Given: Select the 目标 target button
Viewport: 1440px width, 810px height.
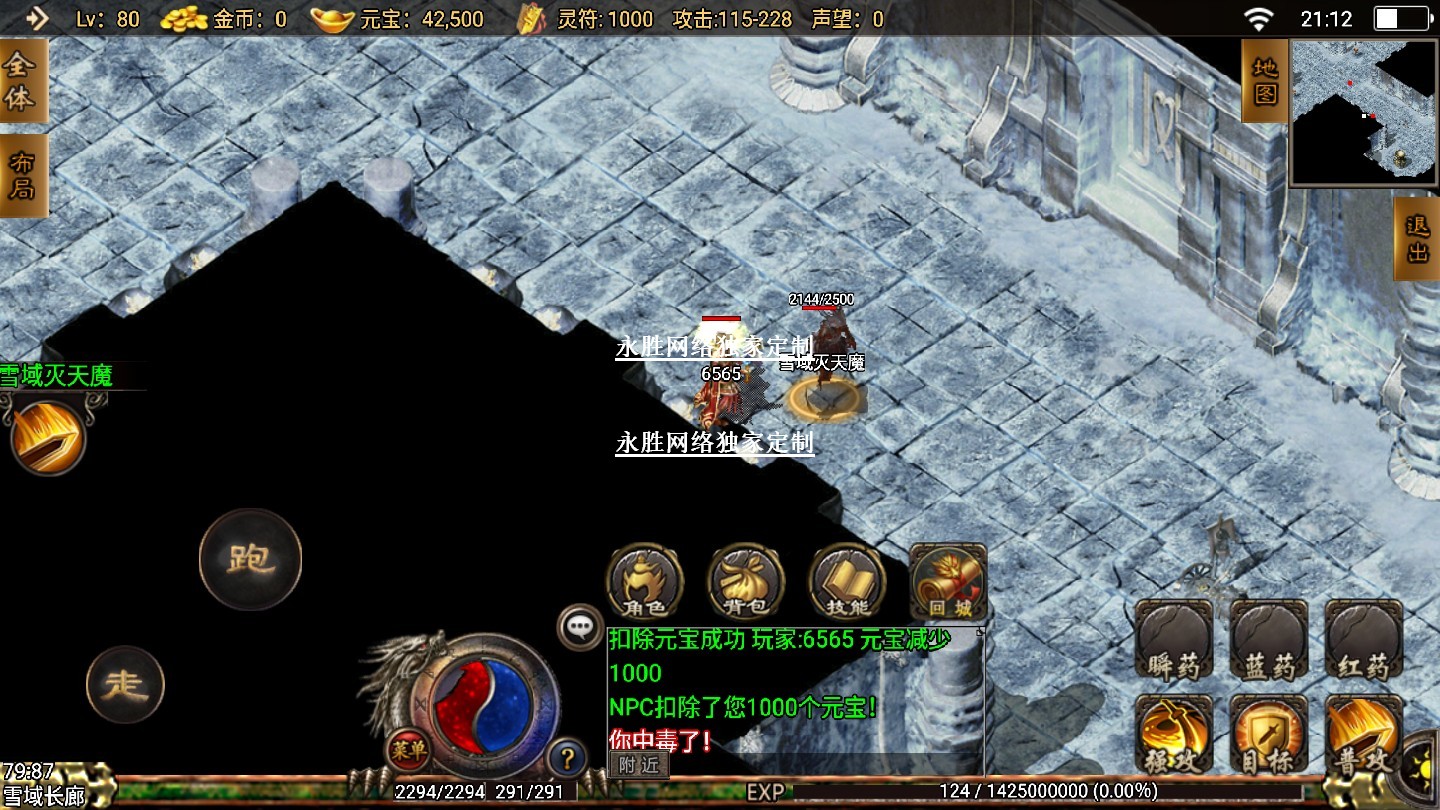Looking at the screenshot, I should [x=1269, y=735].
